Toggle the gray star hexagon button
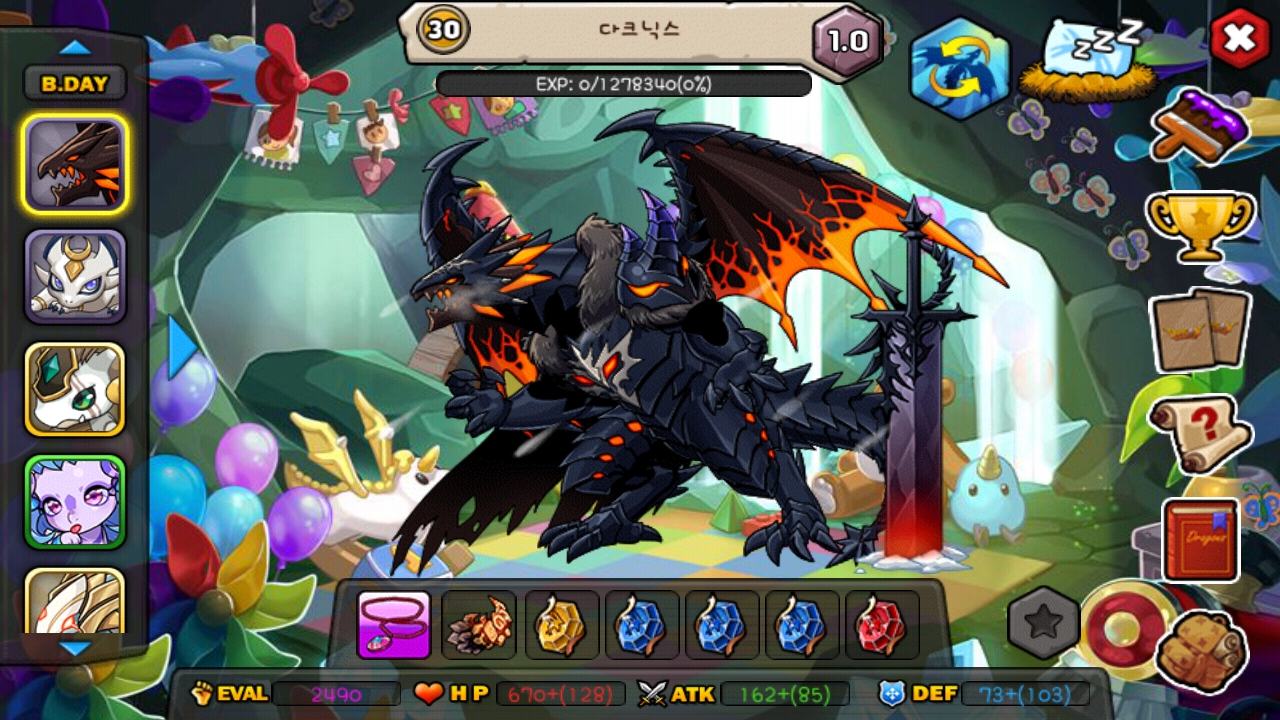This screenshot has width=1280, height=720. pos(1043,622)
